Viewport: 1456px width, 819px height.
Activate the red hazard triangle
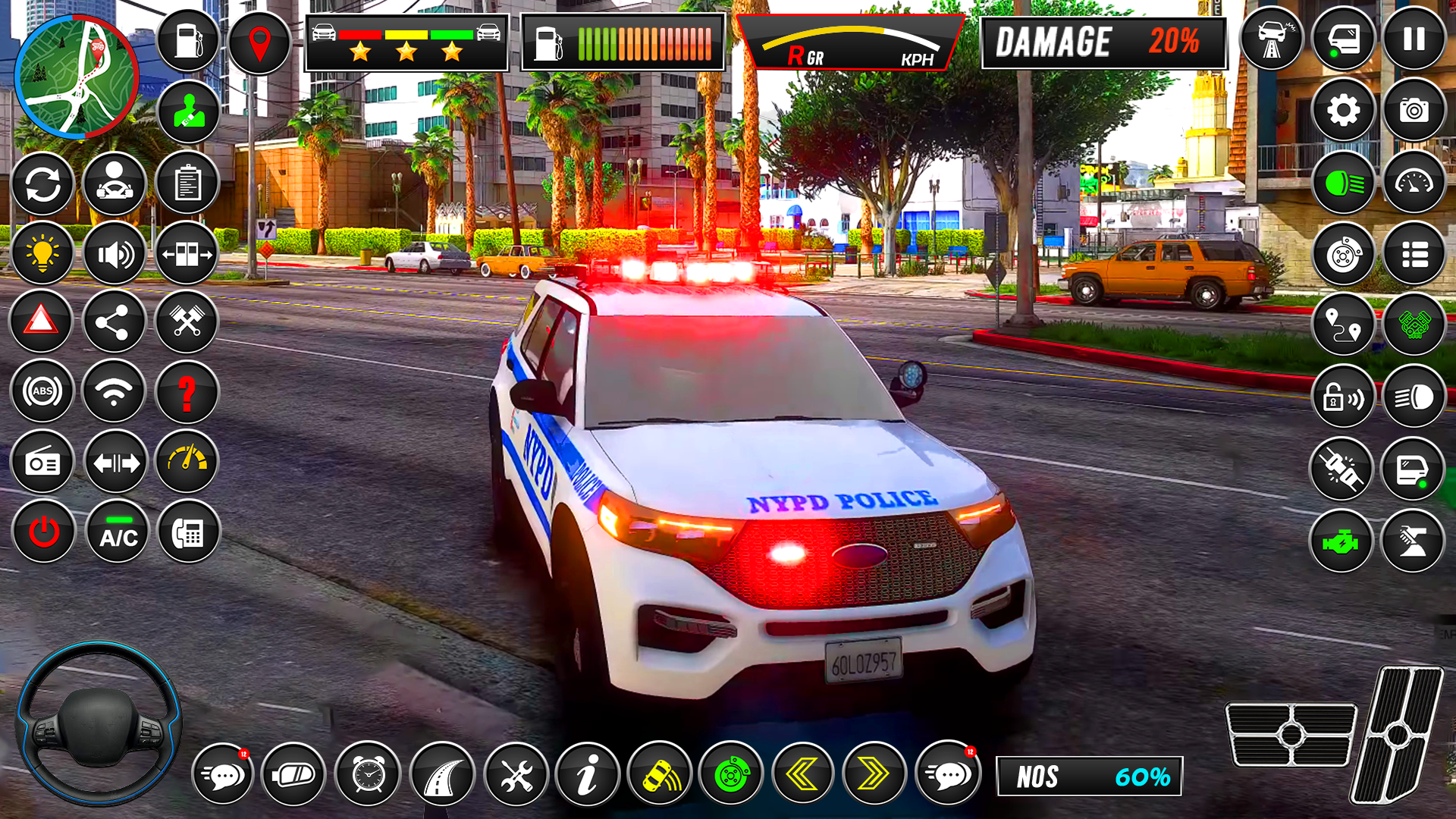coord(42,322)
